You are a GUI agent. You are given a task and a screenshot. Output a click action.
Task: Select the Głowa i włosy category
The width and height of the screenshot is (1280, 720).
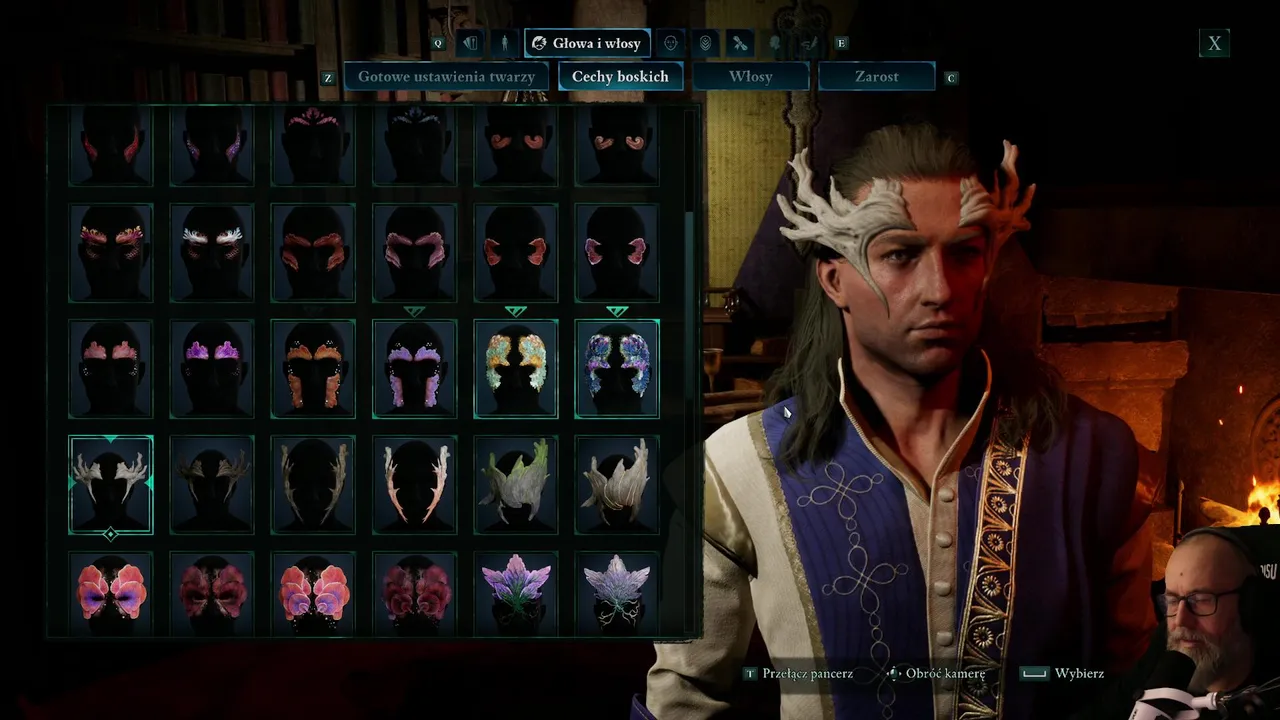[587, 43]
